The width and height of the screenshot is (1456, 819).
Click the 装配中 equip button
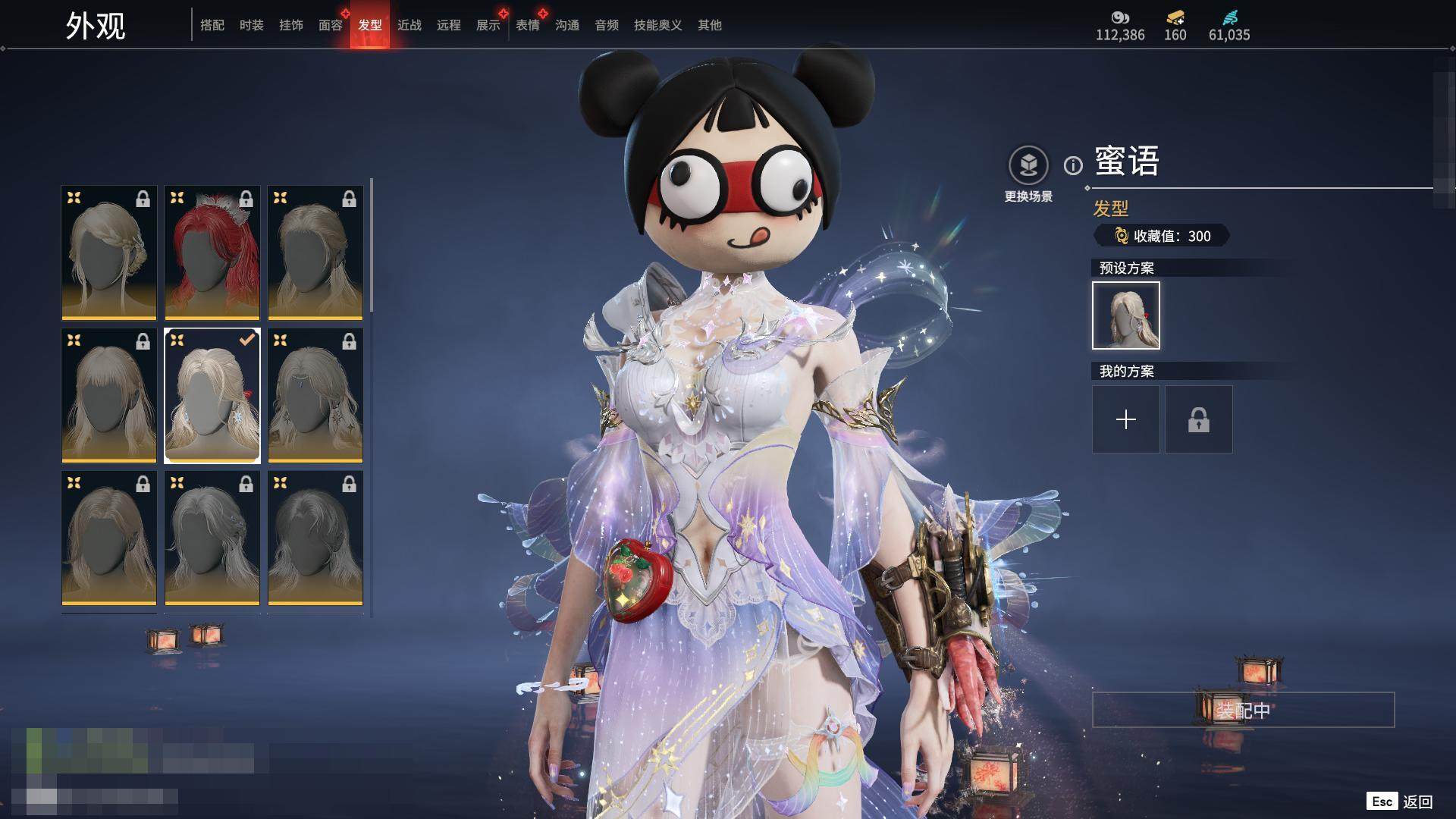1243,710
